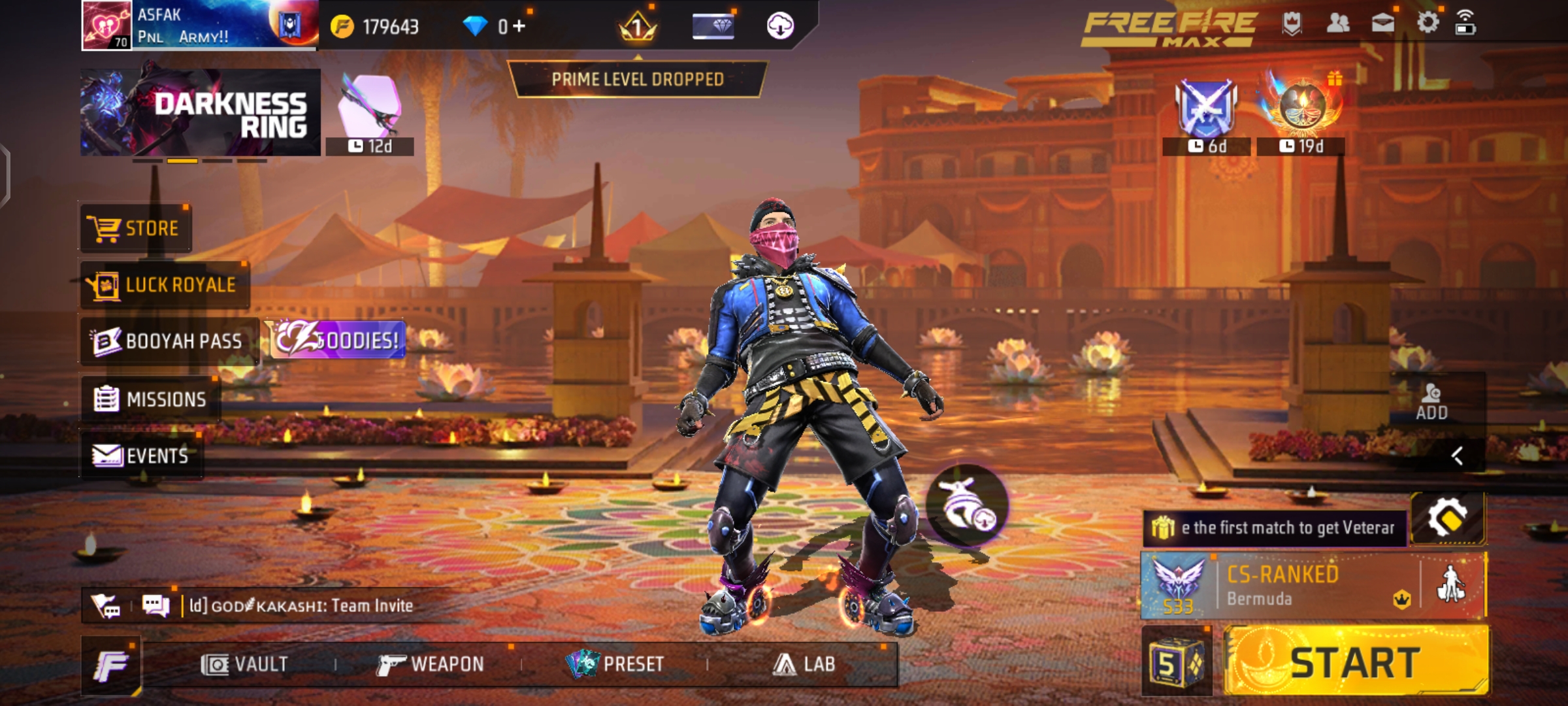
Task: Open the settings gear icon
Action: tap(1428, 24)
